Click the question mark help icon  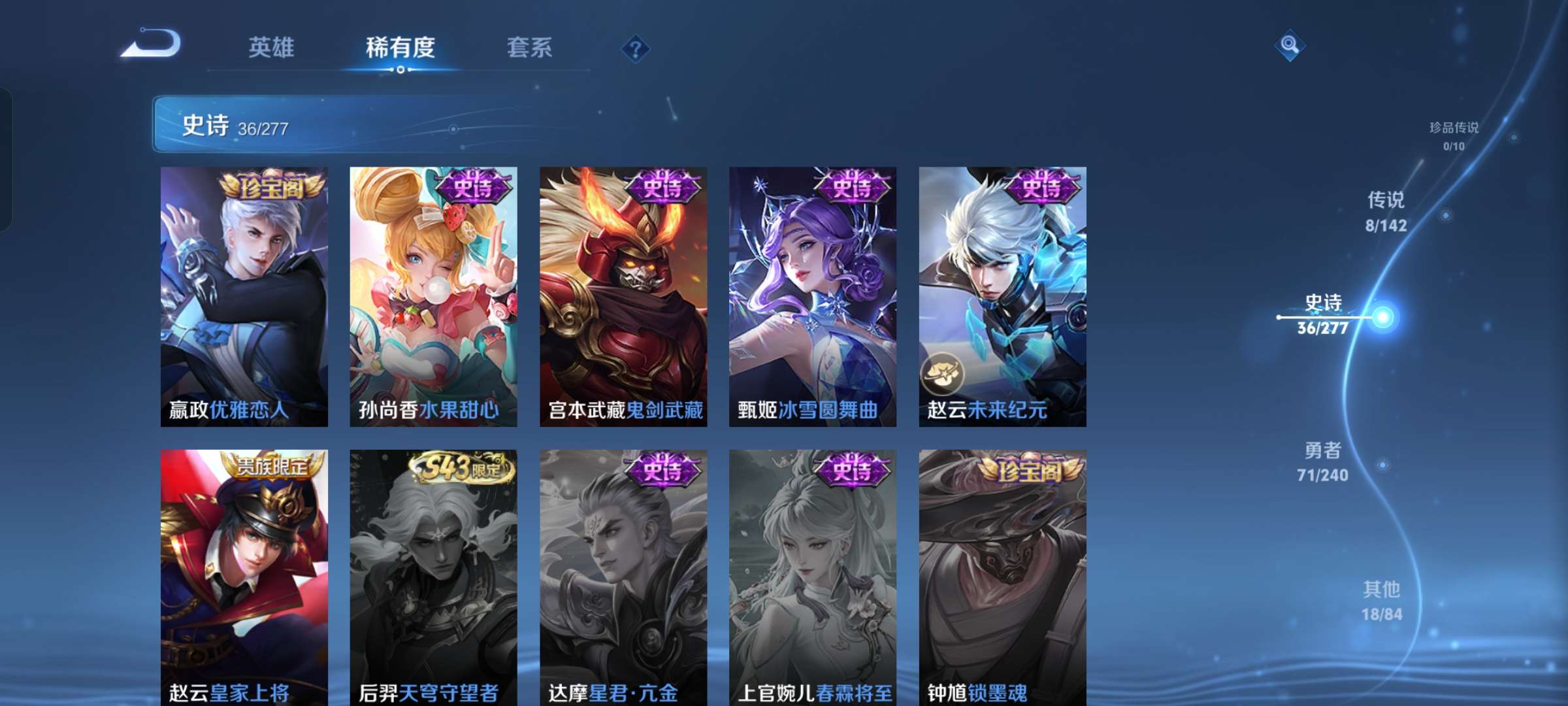[636, 48]
